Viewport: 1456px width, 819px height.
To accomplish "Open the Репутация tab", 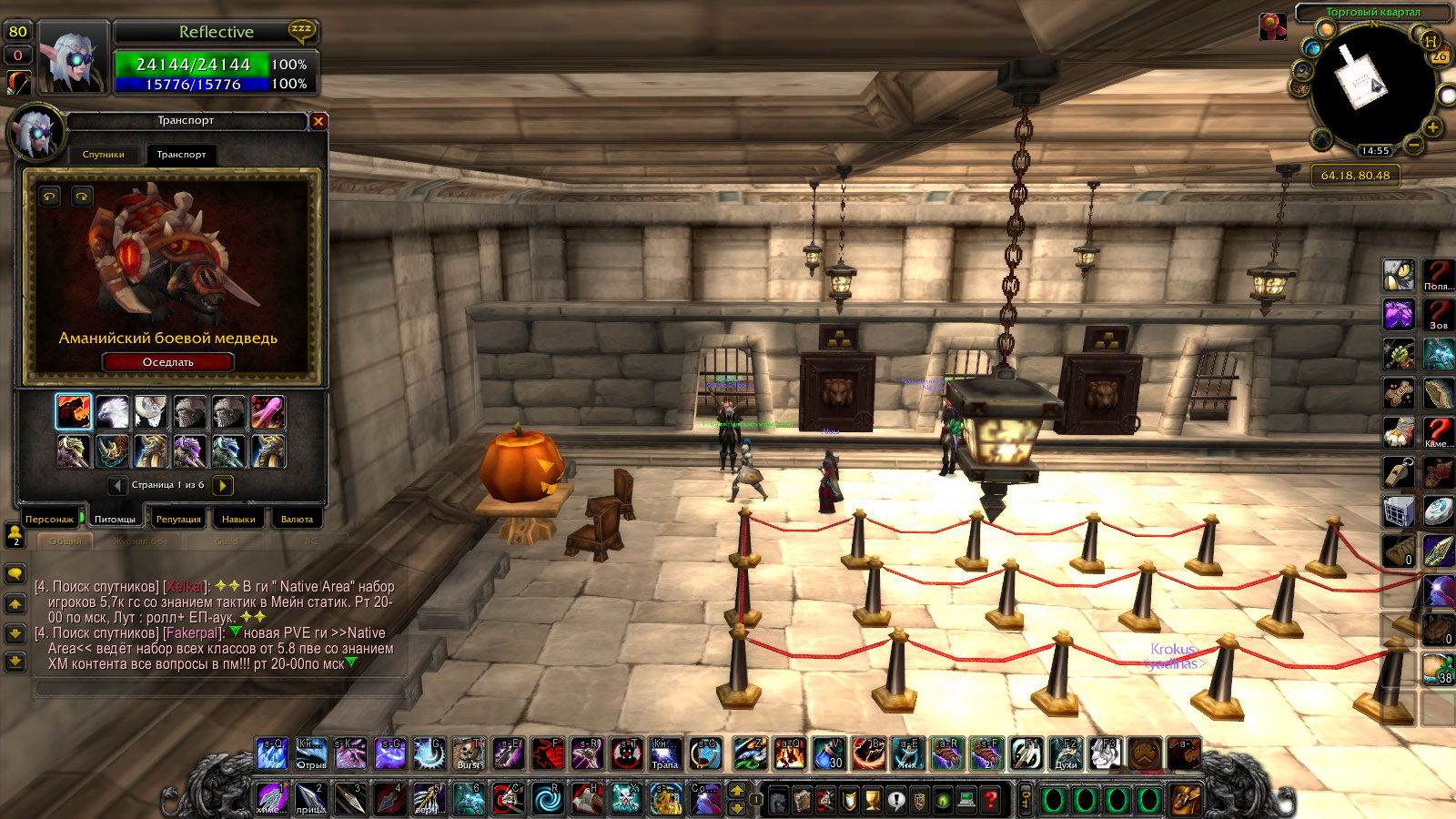I will click(178, 520).
